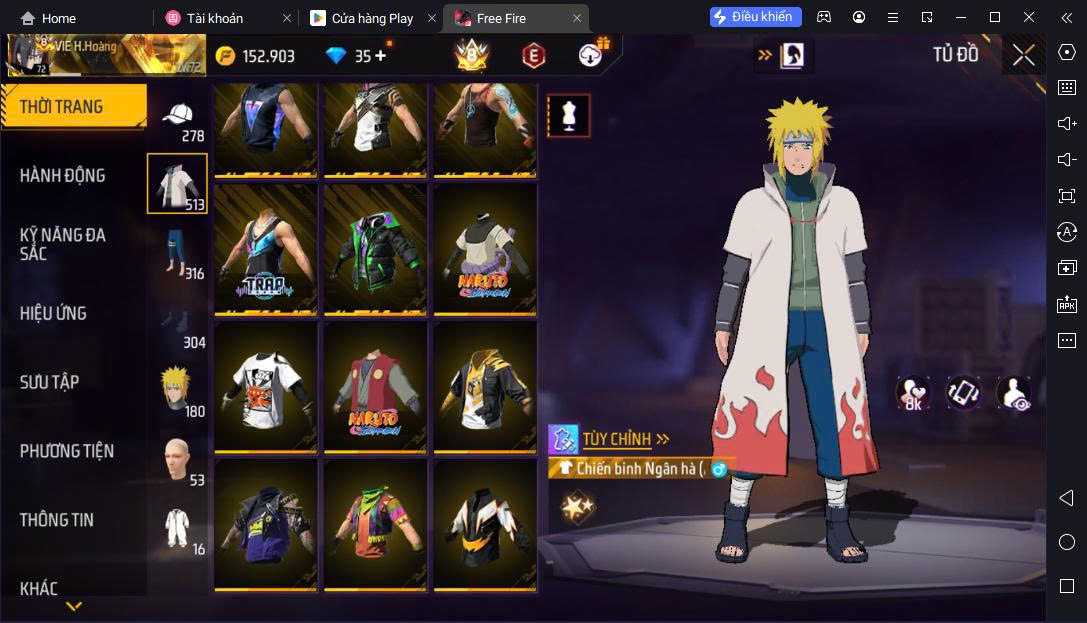This screenshot has width=1087, height=623.
Task: Close the wardrobe with the X button
Action: tap(1023, 55)
